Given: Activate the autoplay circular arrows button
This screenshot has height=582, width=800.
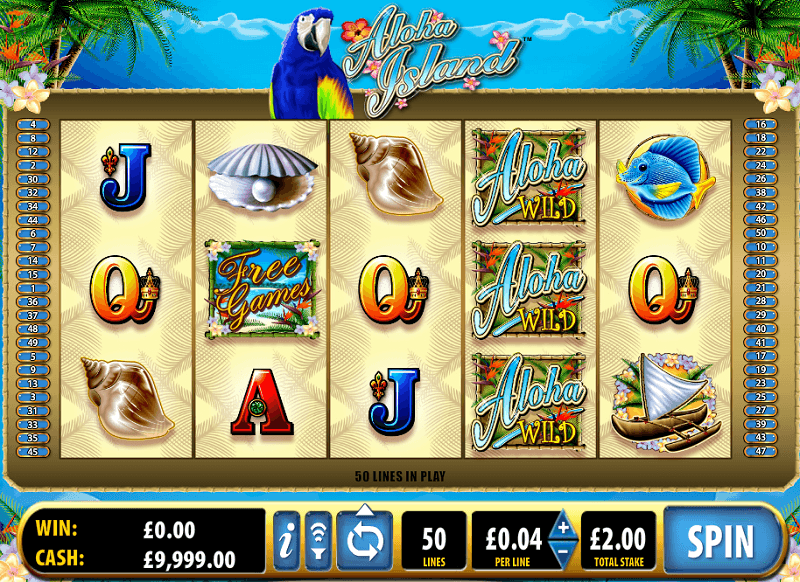Looking at the screenshot, I should pyautogui.click(x=365, y=541).
